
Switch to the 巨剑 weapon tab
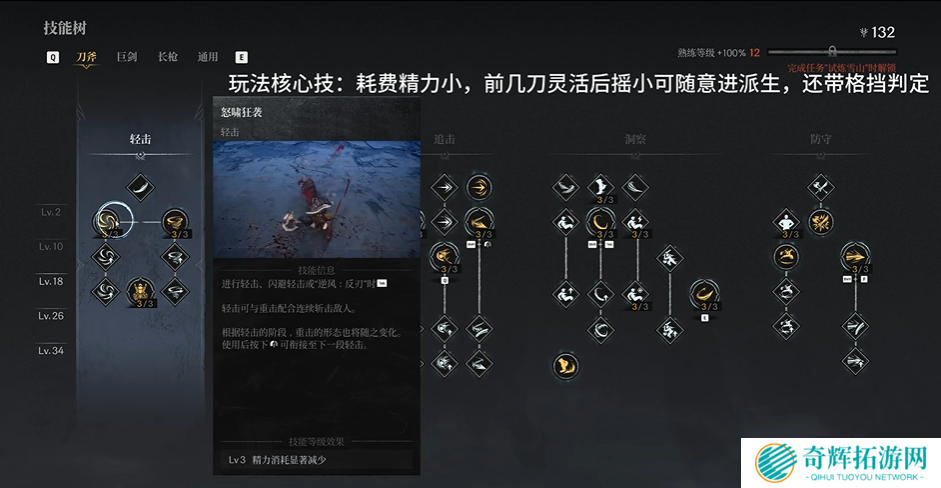click(127, 57)
